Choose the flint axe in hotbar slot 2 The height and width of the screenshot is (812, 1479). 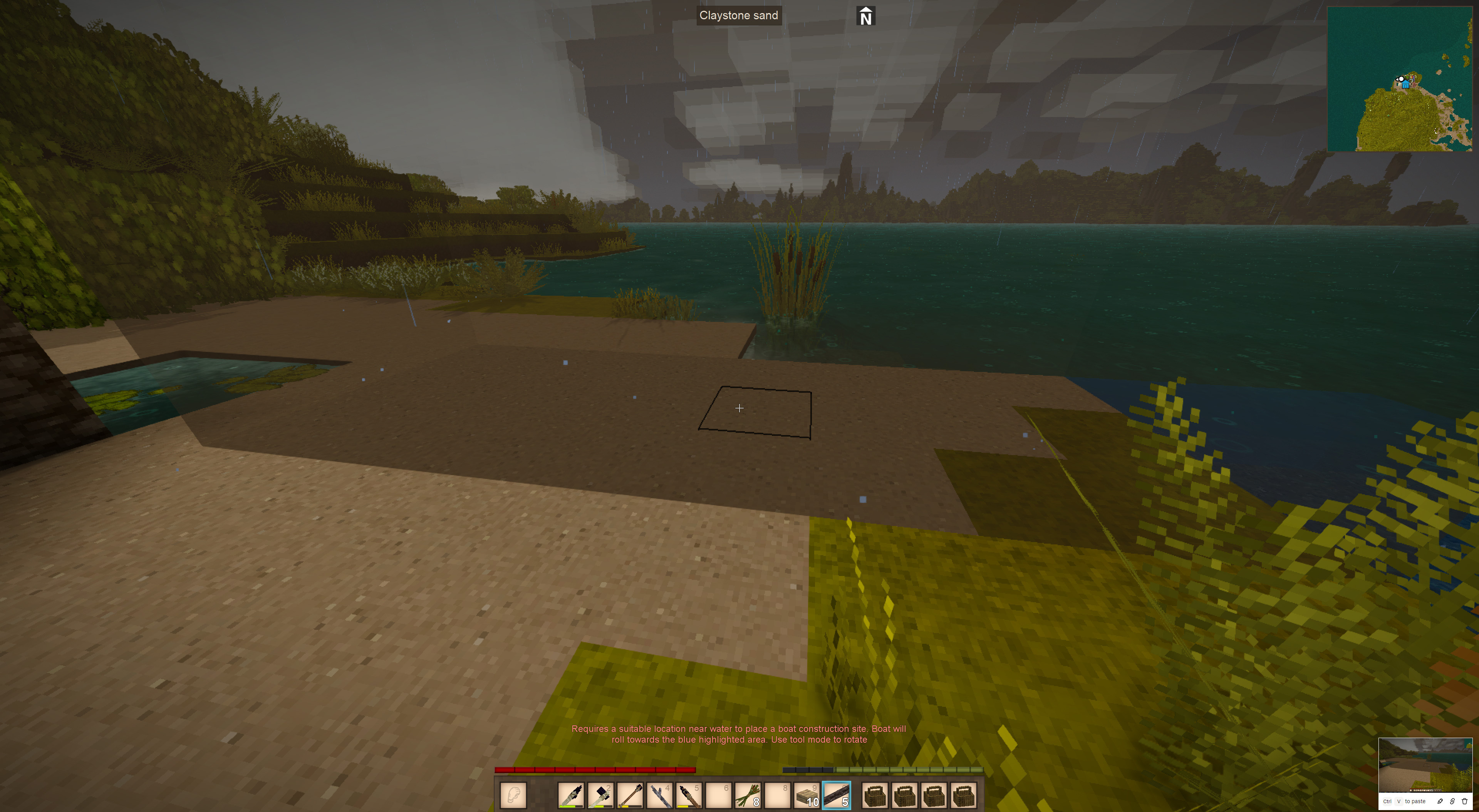(600, 795)
